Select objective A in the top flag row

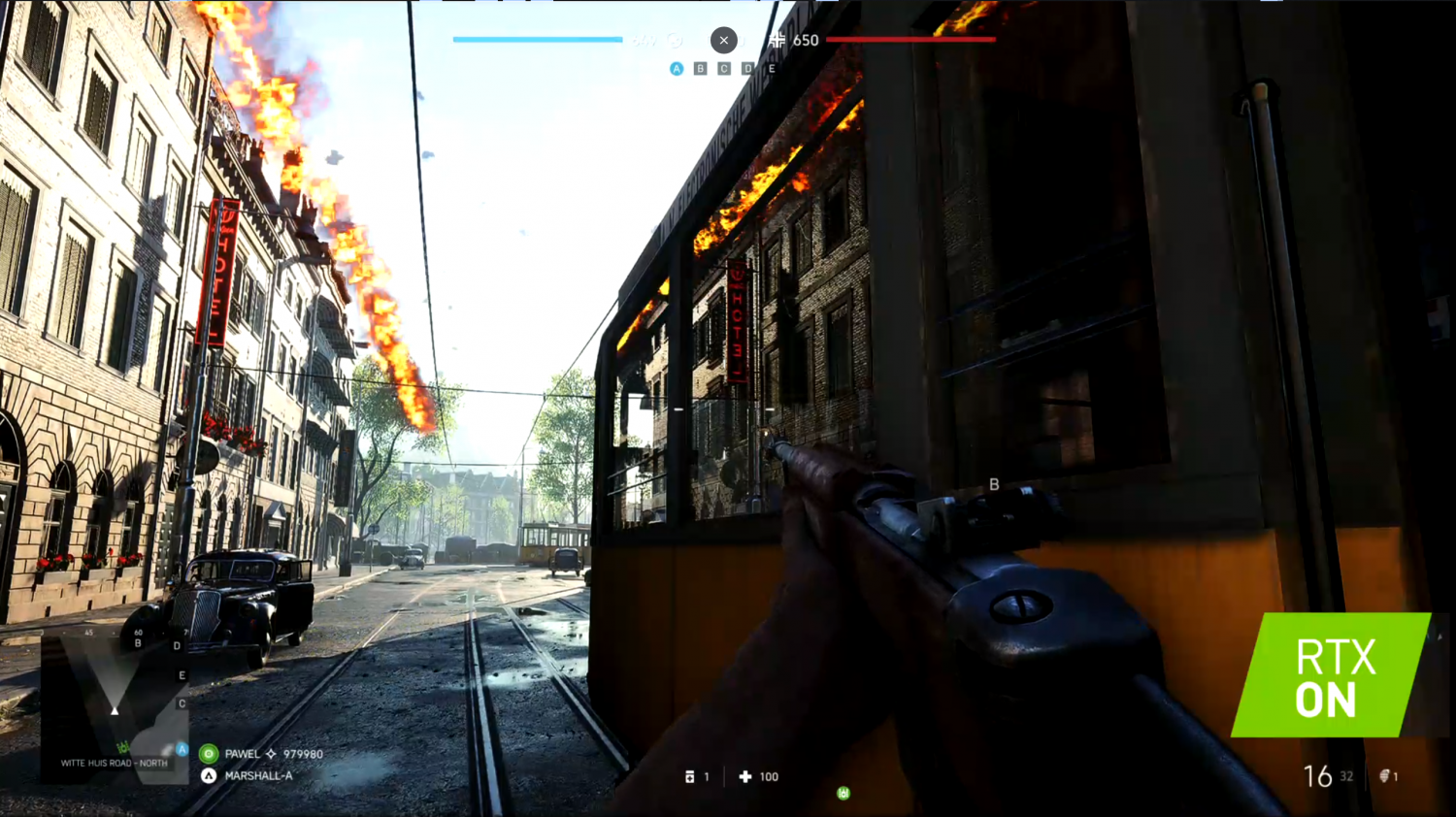(x=677, y=69)
